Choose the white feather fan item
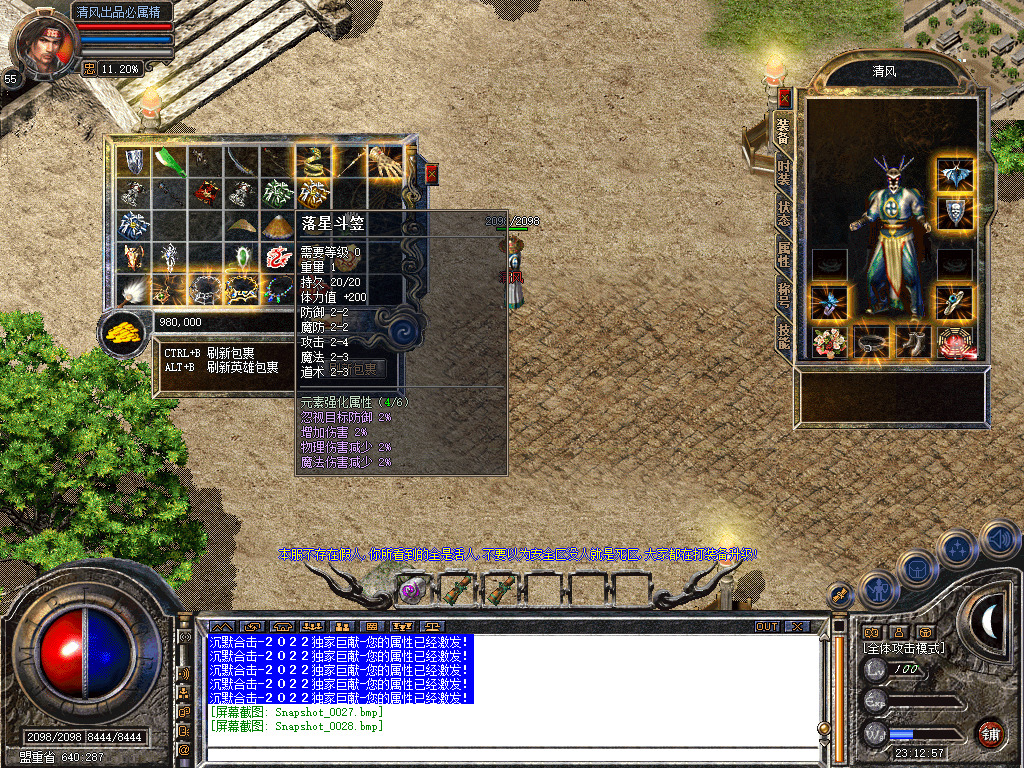 click(133, 291)
